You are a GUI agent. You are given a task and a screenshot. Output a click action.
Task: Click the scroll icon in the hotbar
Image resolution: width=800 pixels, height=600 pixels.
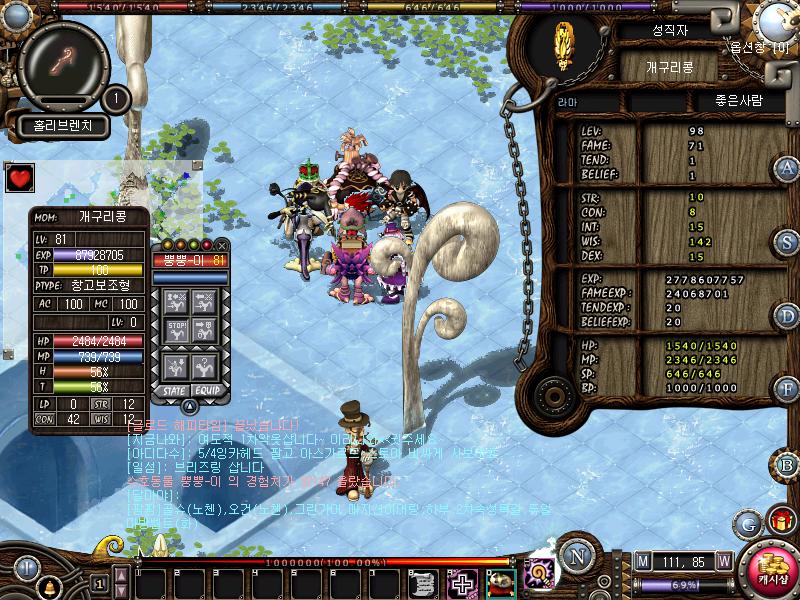pyautogui.click(x=425, y=582)
